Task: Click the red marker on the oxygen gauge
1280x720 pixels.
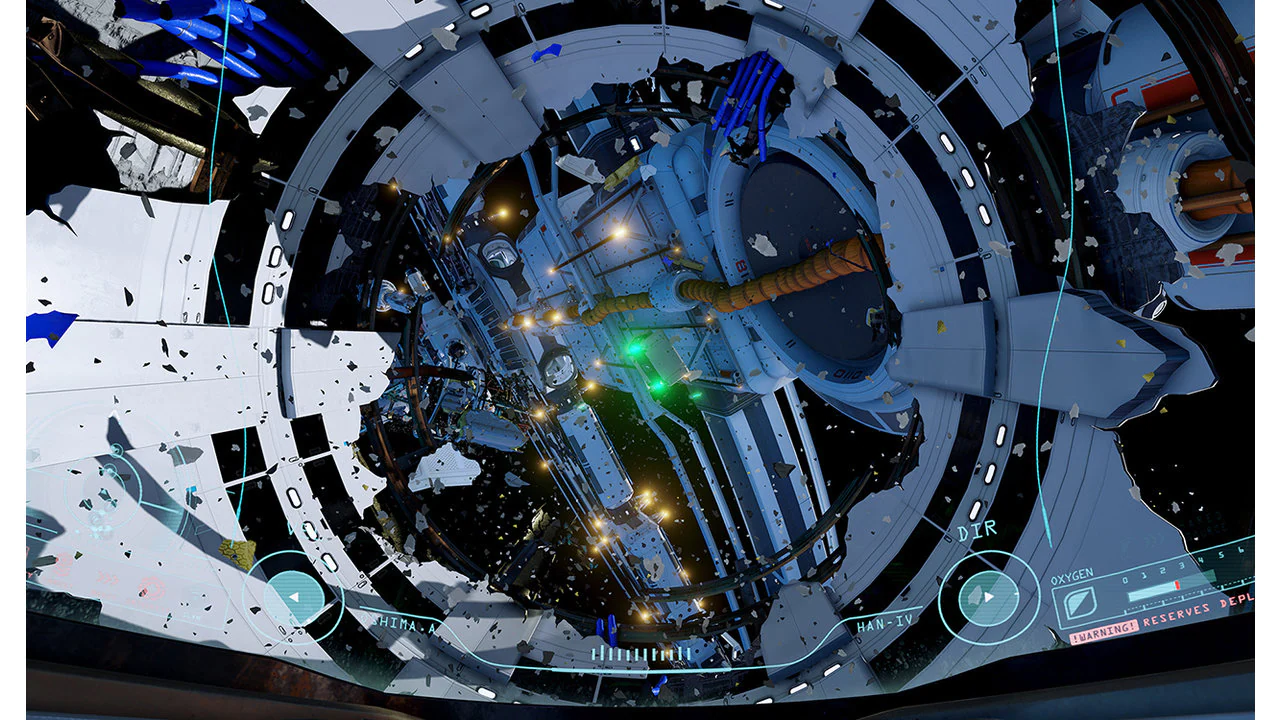Action: point(1177,585)
